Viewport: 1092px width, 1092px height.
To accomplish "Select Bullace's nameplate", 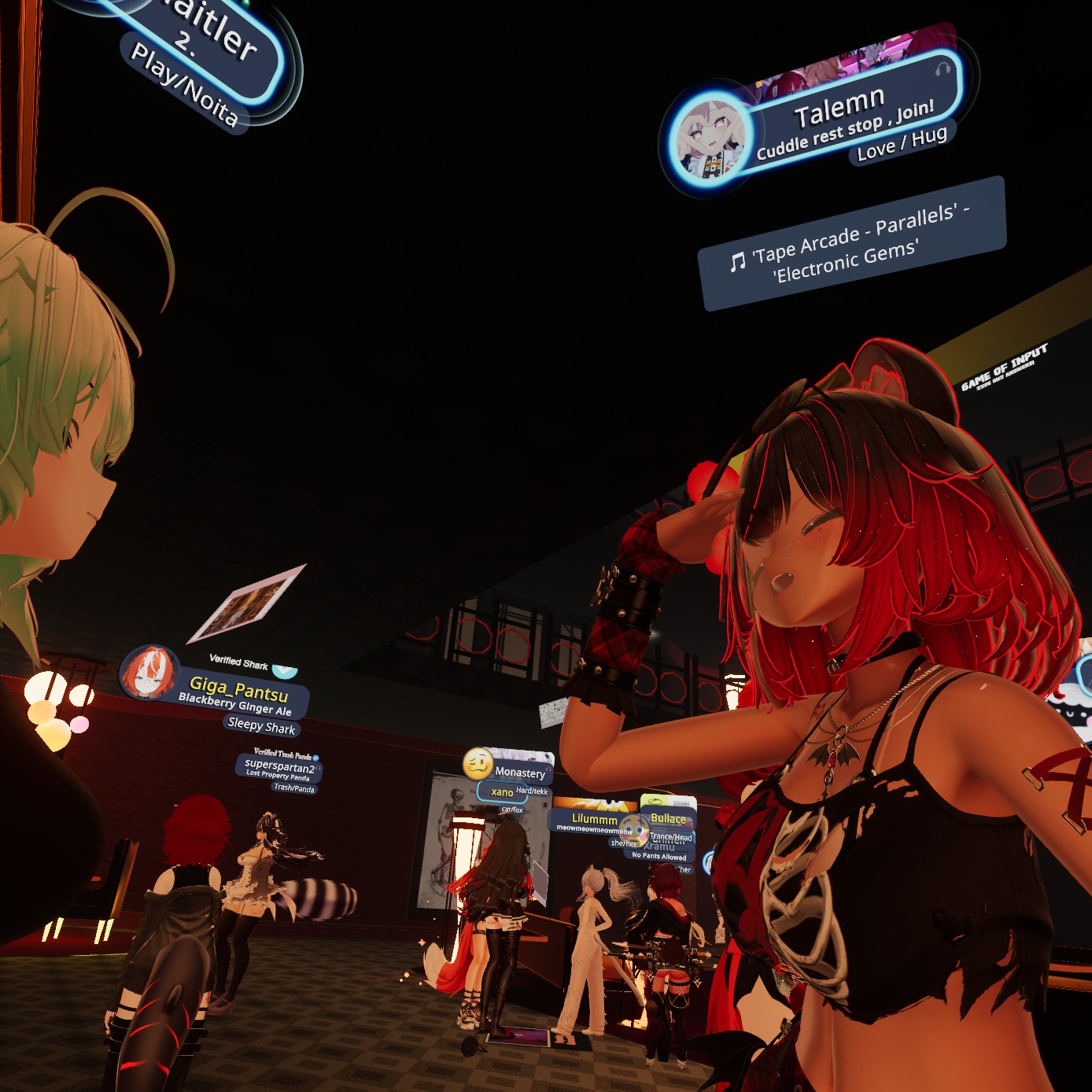I will click(x=668, y=818).
